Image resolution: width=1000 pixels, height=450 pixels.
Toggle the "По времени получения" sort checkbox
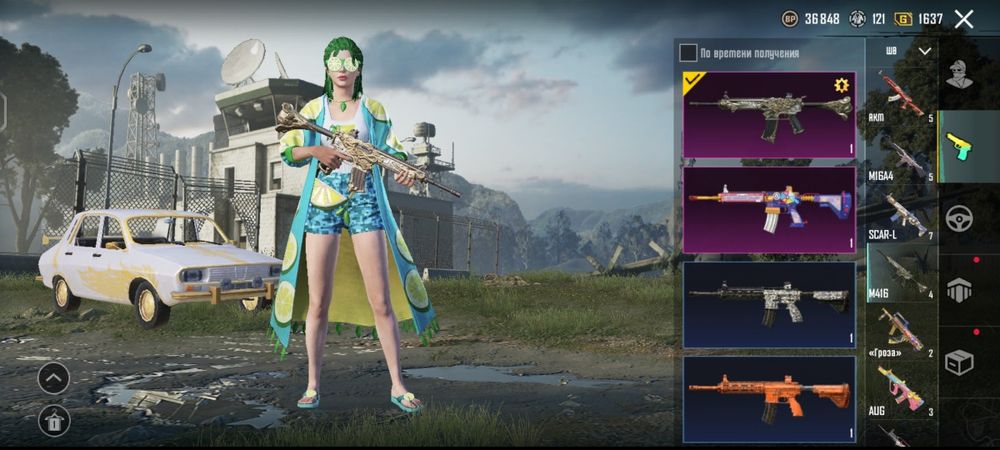[688, 53]
